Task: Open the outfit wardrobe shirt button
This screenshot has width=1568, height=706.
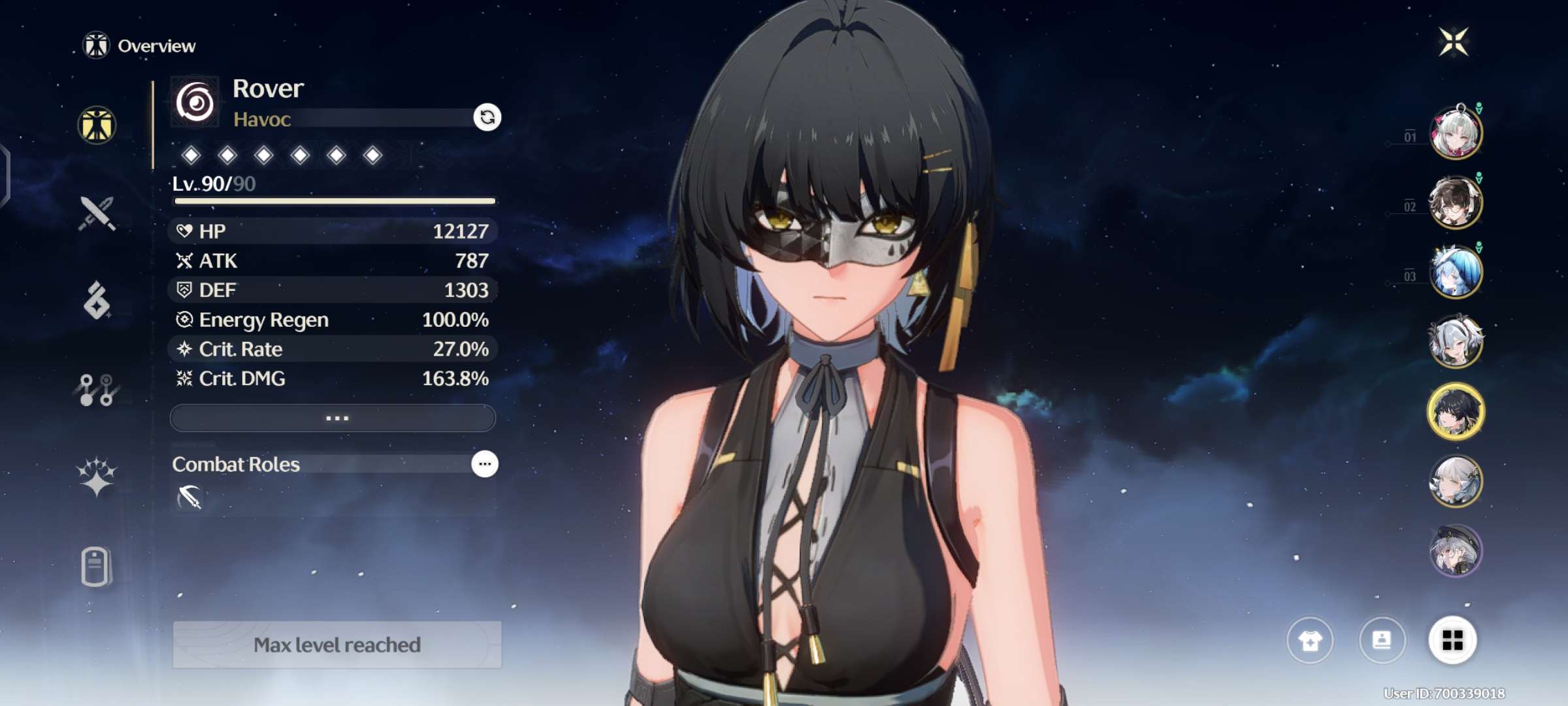Action: [1310, 641]
